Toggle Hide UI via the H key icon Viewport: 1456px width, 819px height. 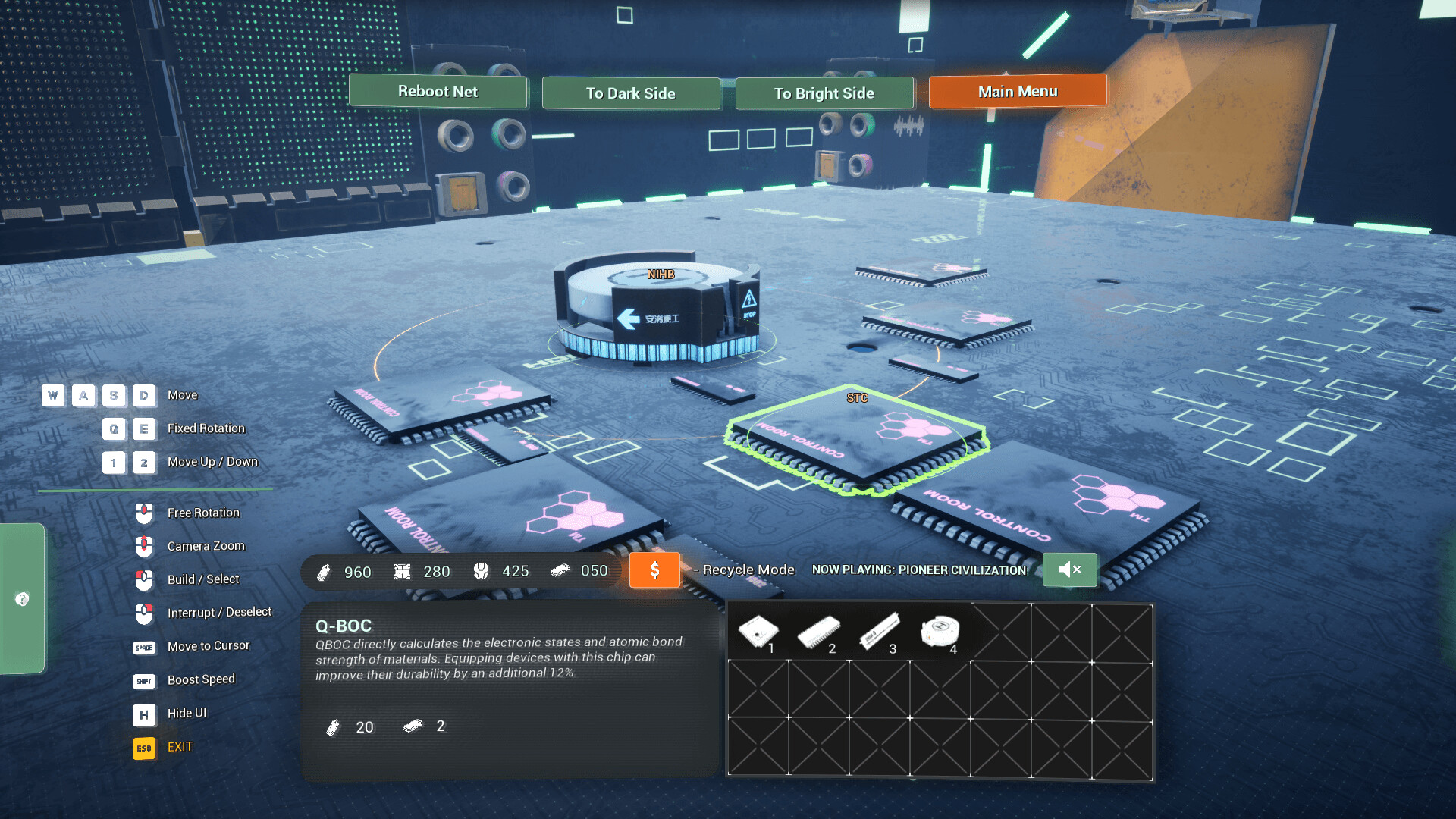tap(143, 714)
